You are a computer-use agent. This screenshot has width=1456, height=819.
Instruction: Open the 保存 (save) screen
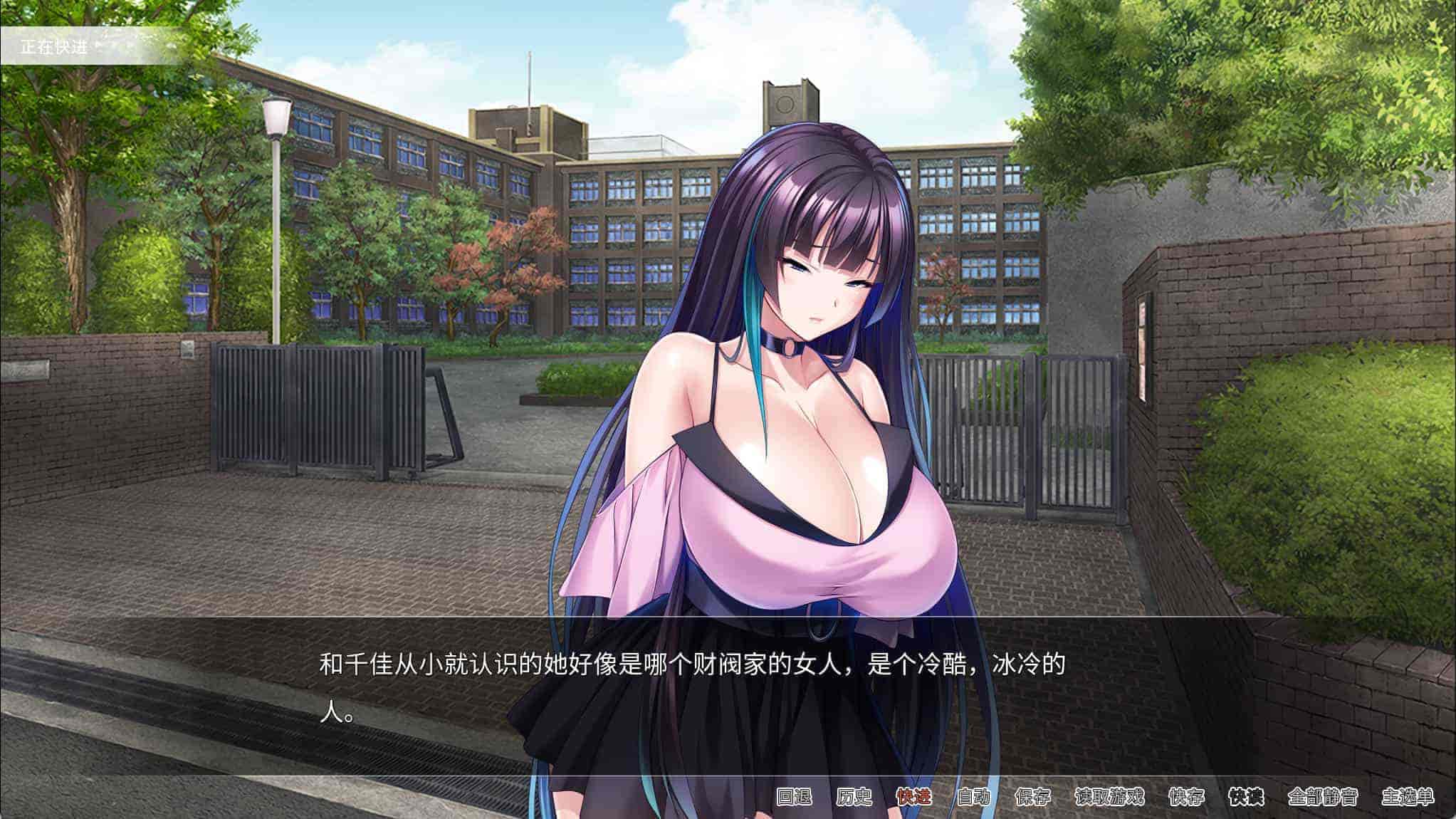click(x=1032, y=796)
